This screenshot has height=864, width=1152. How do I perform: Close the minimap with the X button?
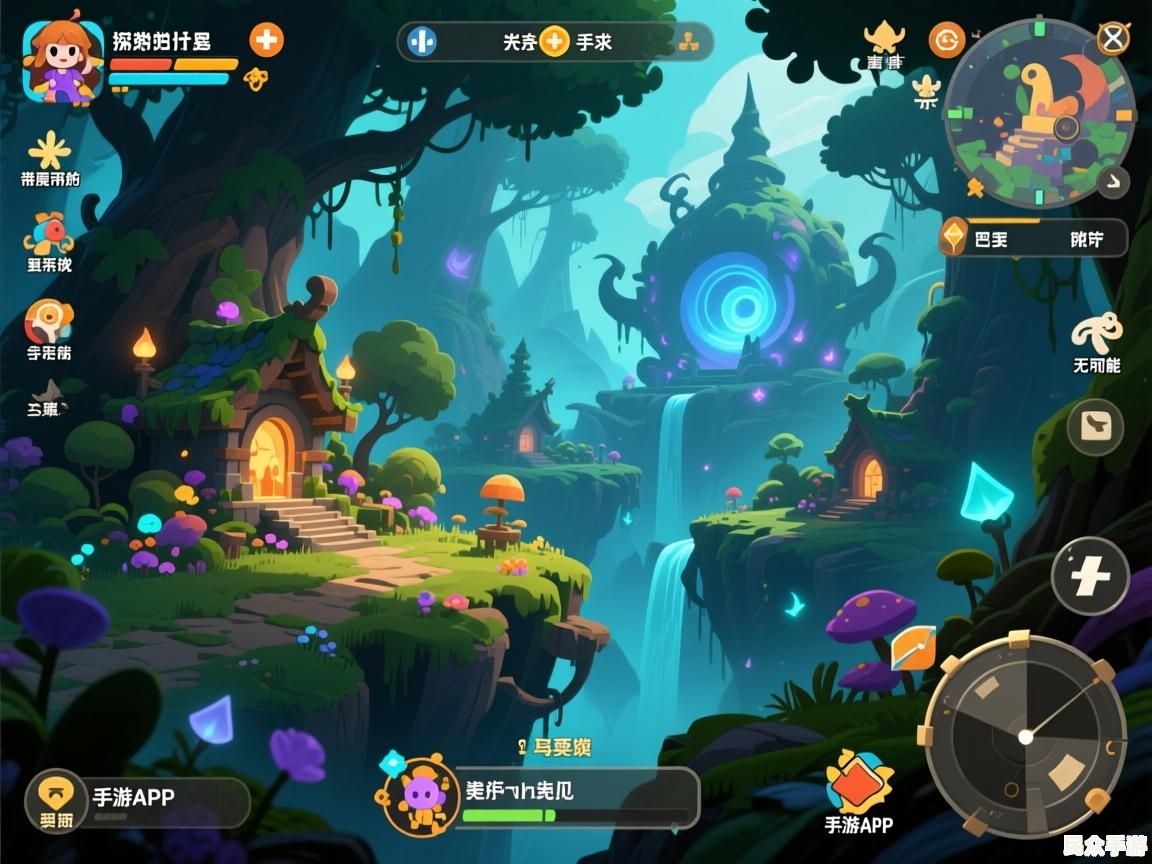tap(1113, 39)
